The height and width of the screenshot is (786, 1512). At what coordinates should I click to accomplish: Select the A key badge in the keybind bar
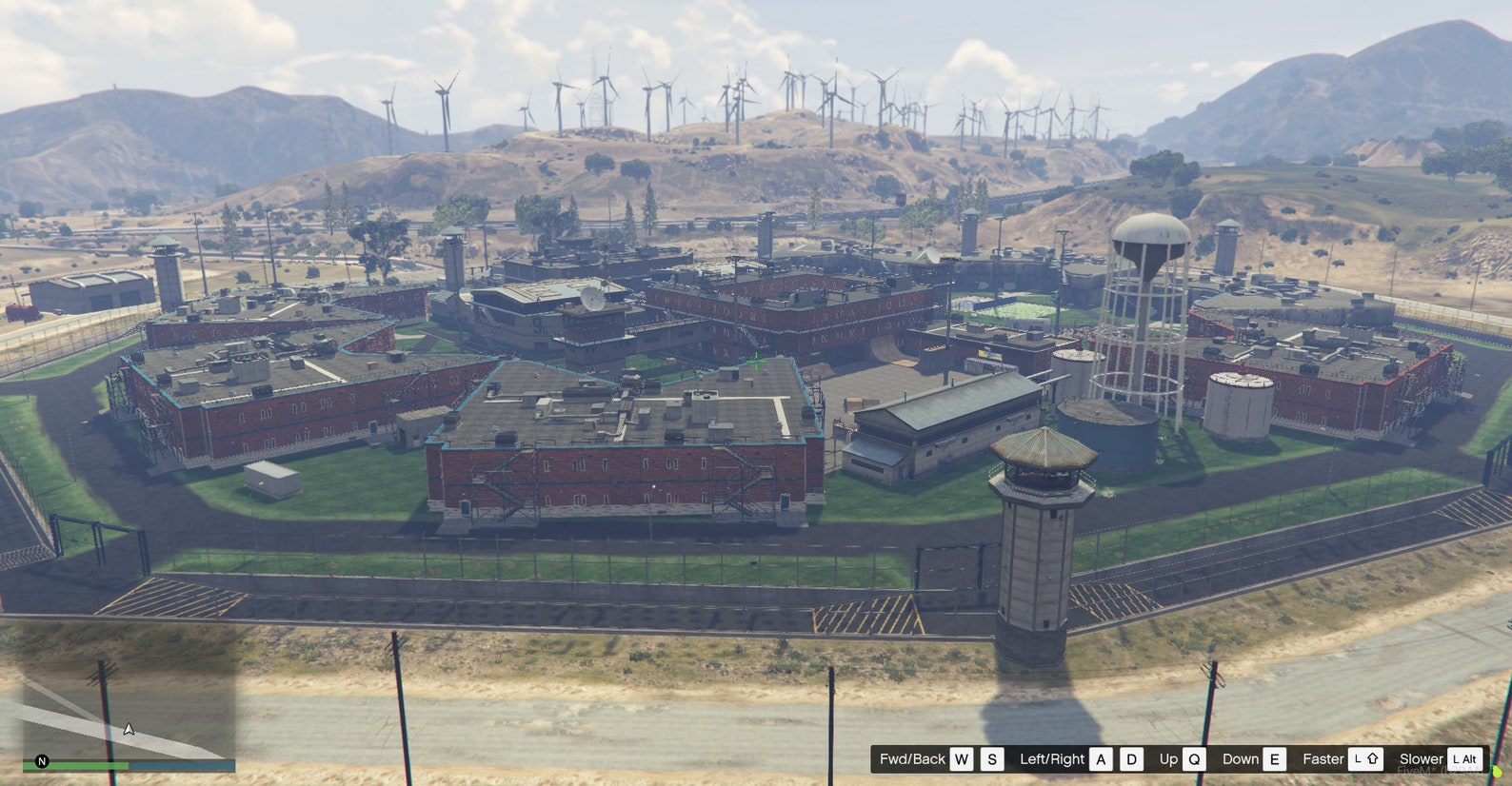point(1101,759)
